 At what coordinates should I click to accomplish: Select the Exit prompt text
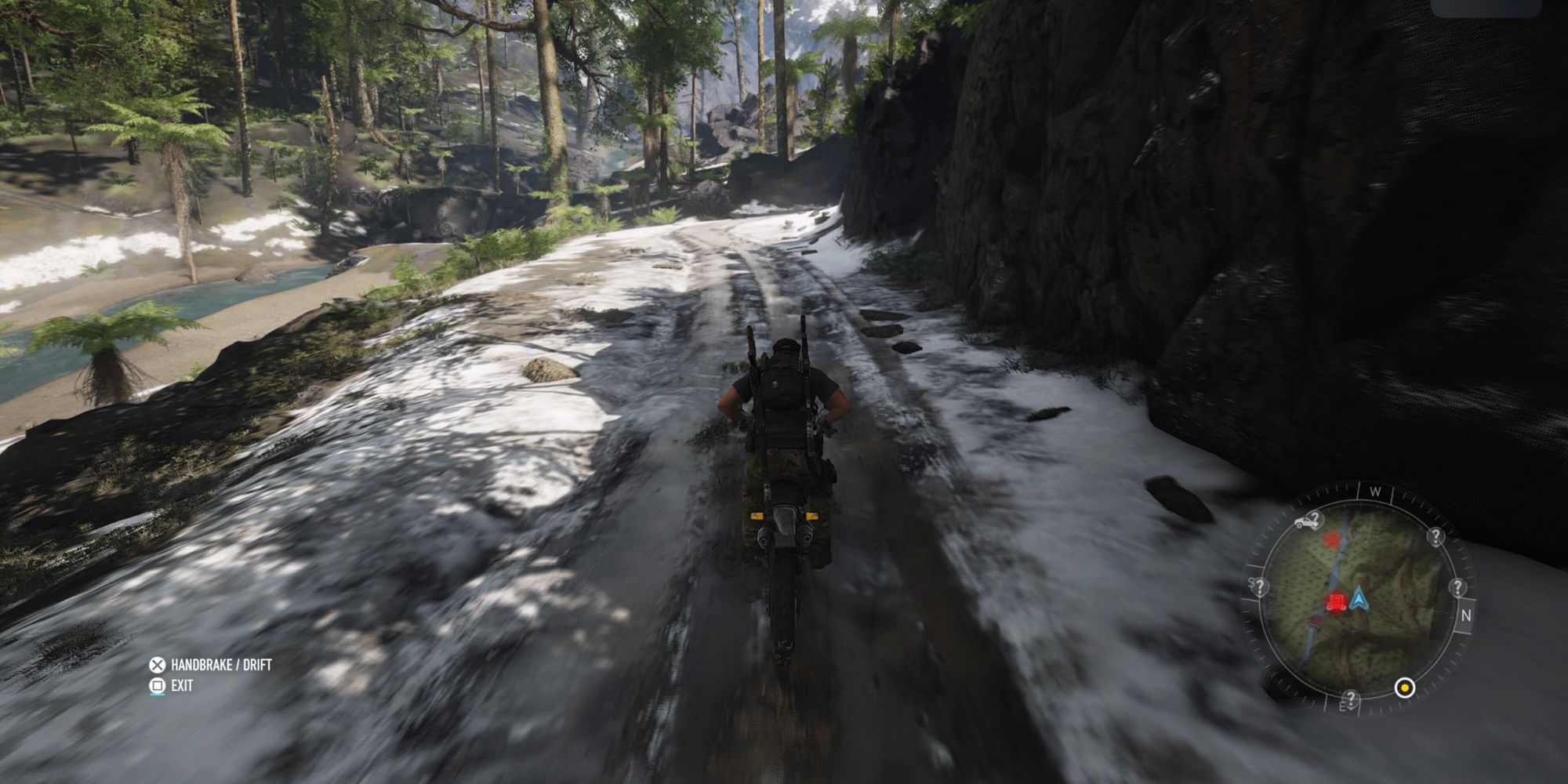[182, 684]
